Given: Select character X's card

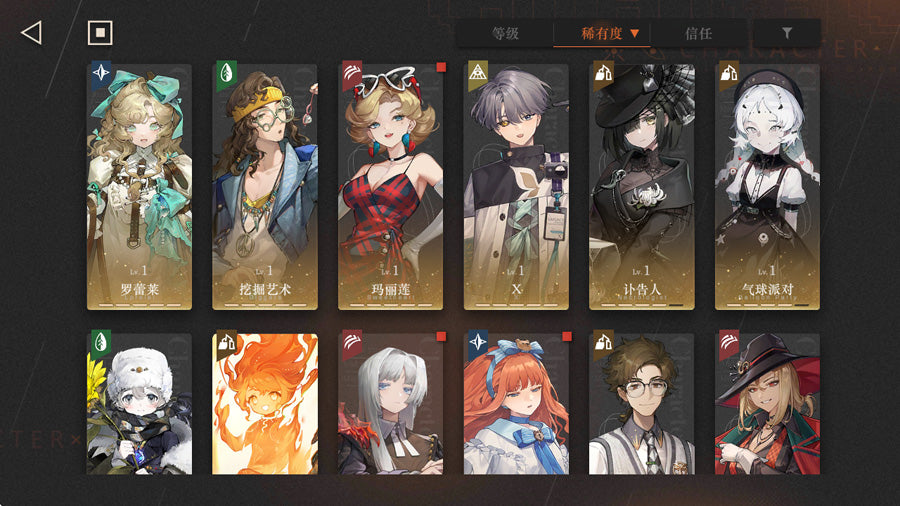Looking at the screenshot, I should point(516,185).
